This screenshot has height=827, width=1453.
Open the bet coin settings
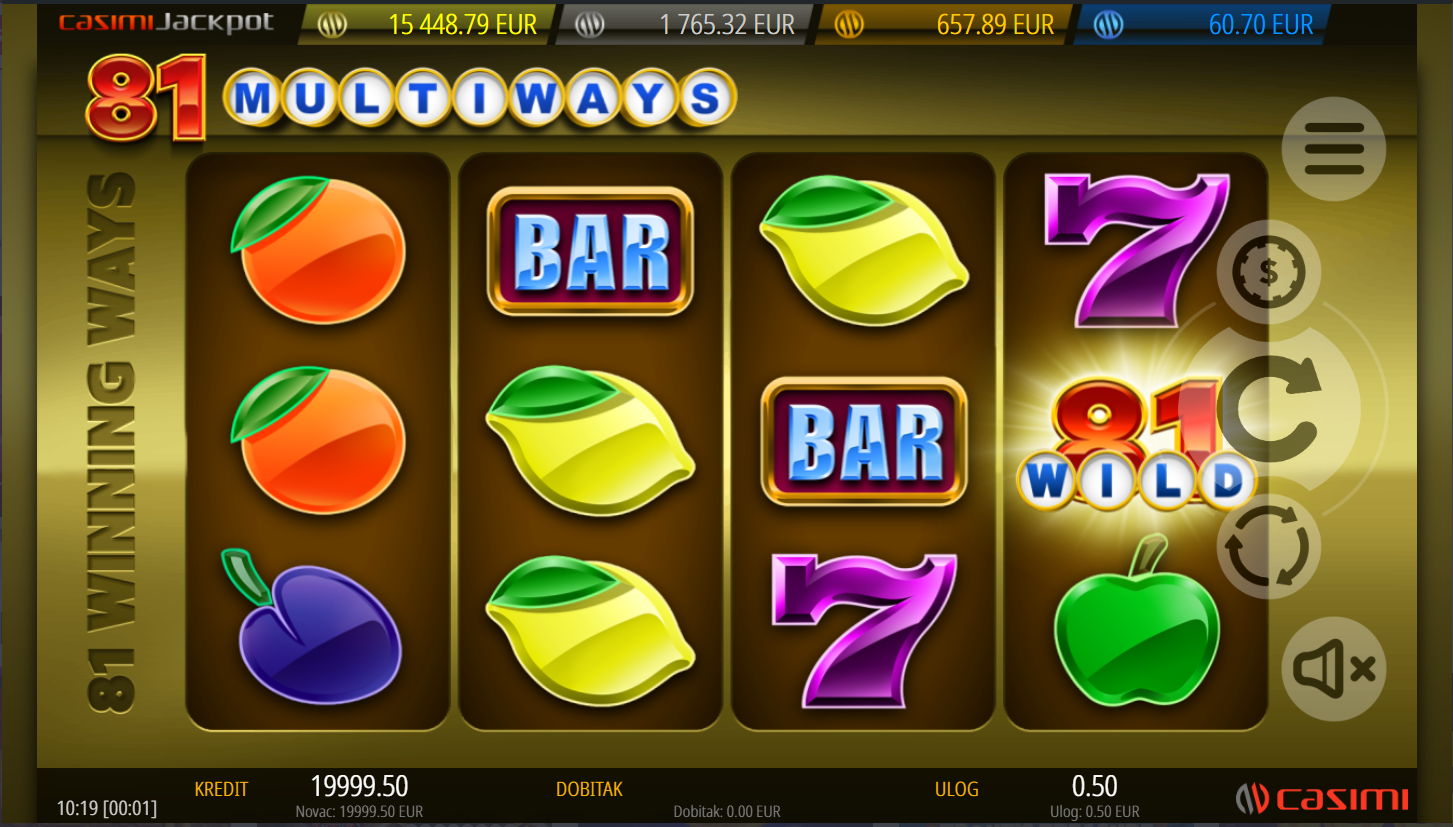coord(1268,272)
